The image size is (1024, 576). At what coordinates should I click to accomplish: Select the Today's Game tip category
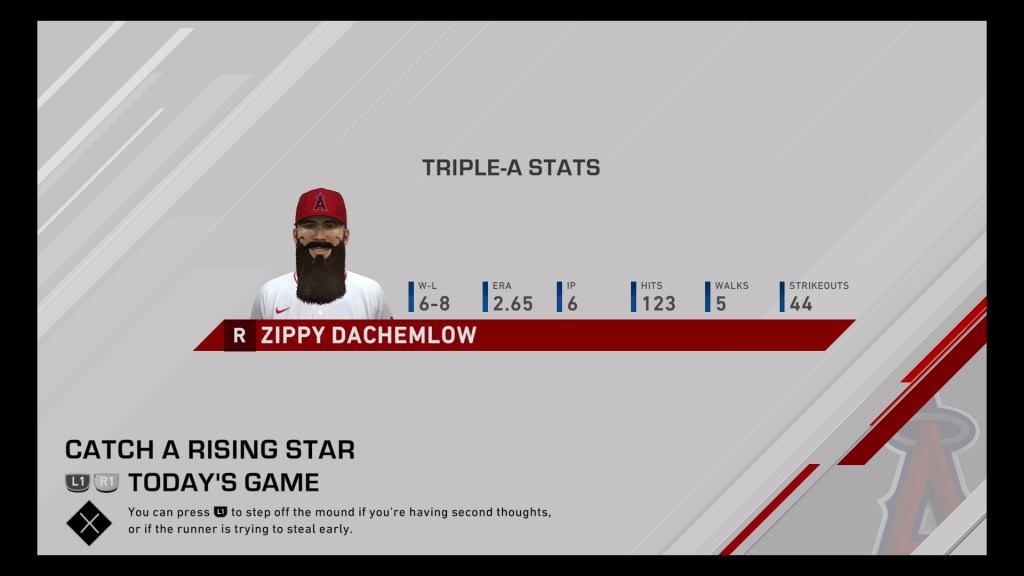pos(223,482)
